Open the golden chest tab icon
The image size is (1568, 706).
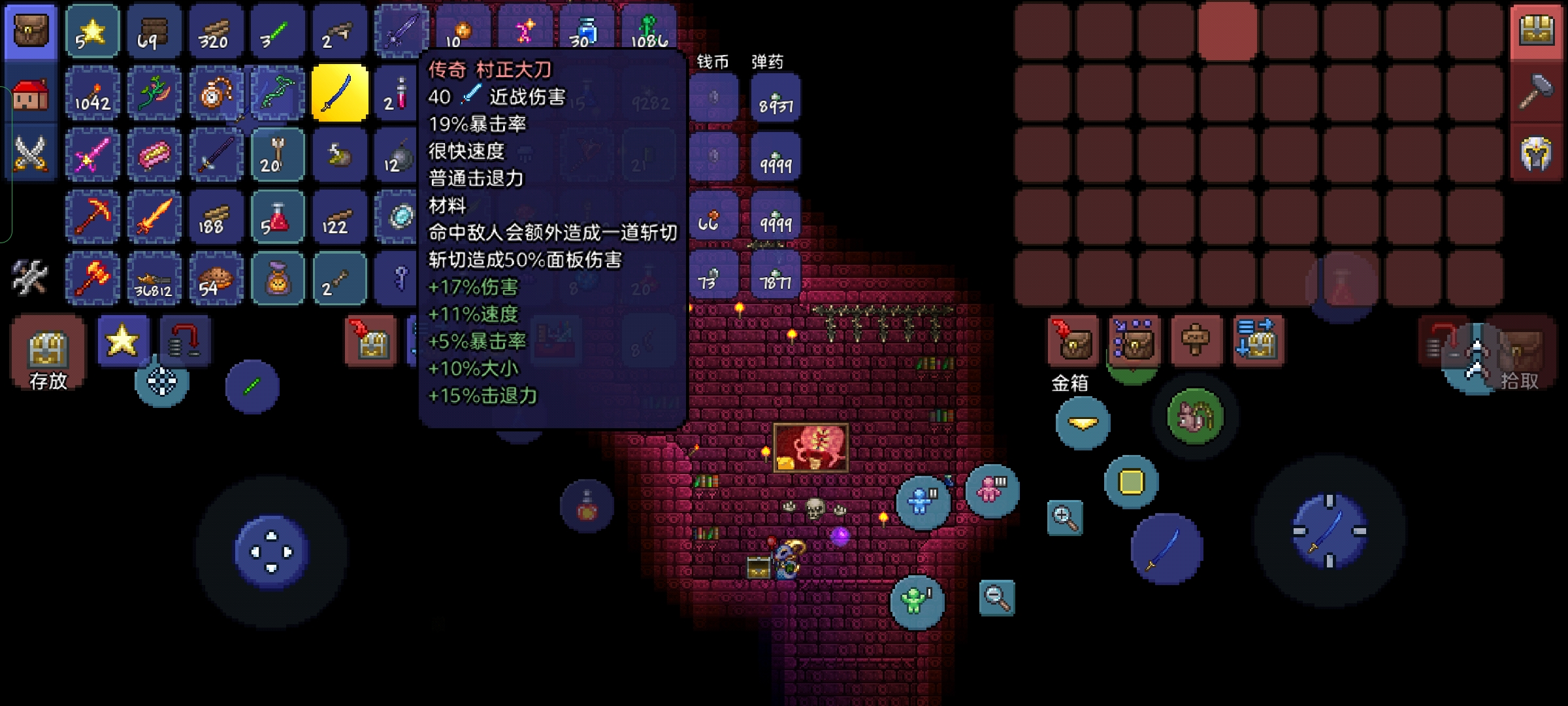click(x=1537, y=31)
